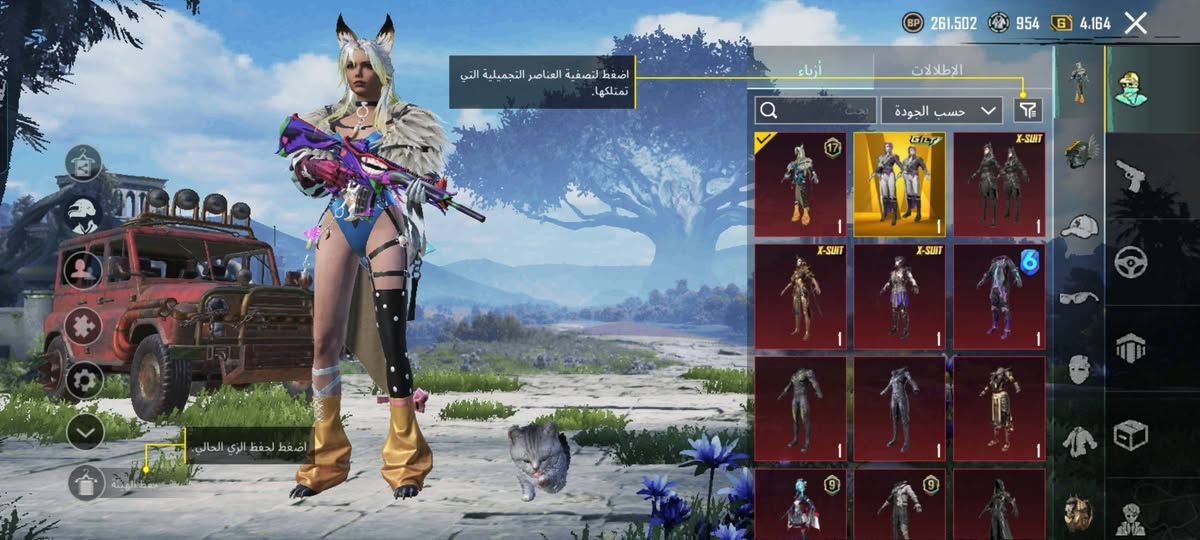This screenshot has width=1200, height=540.
Task: Open the sunglasses eyewear category
Action: 1079,297
